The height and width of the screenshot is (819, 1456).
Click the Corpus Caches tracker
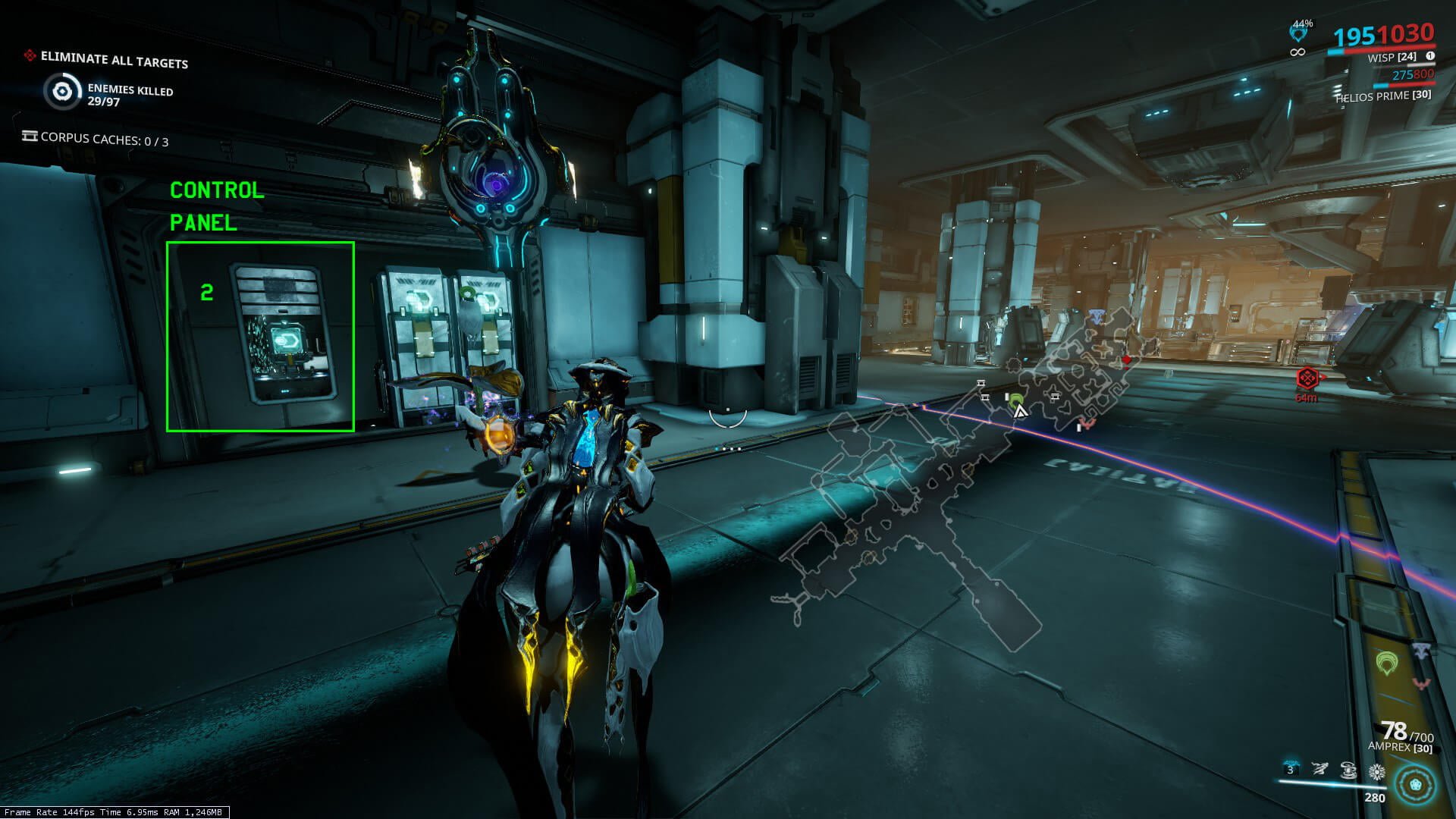point(96,140)
